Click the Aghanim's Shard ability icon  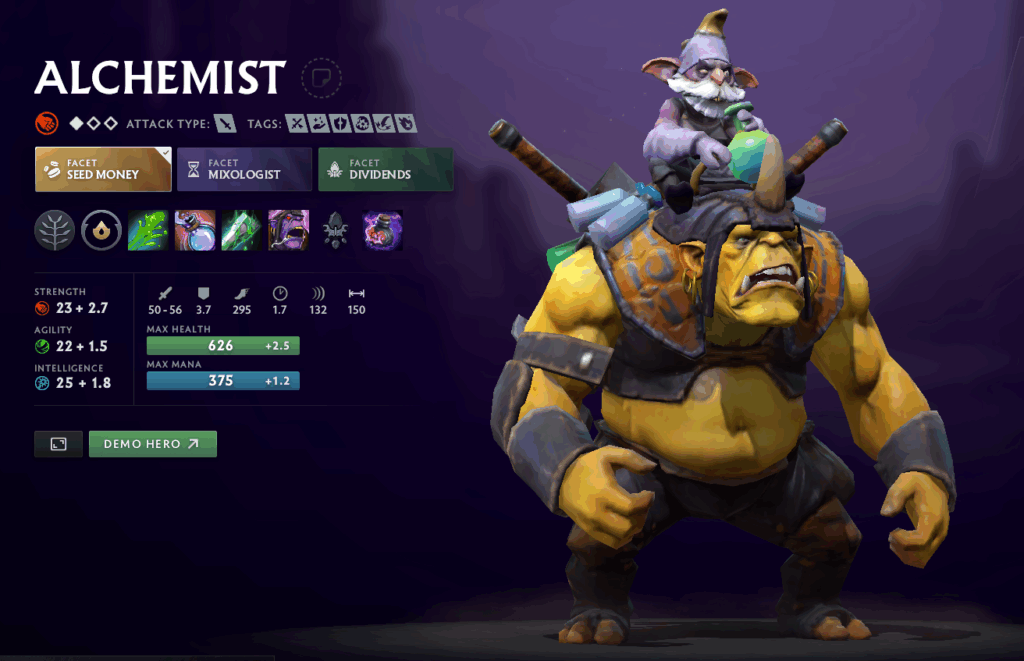tap(335, 230)
